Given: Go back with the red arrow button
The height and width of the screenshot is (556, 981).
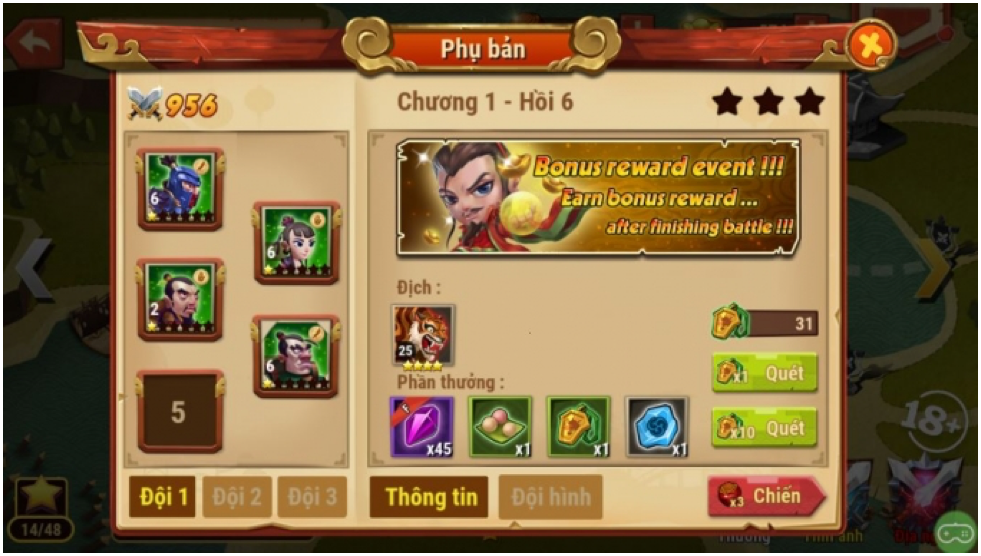Looking at the screenshot, I should (x=32, y=43).
